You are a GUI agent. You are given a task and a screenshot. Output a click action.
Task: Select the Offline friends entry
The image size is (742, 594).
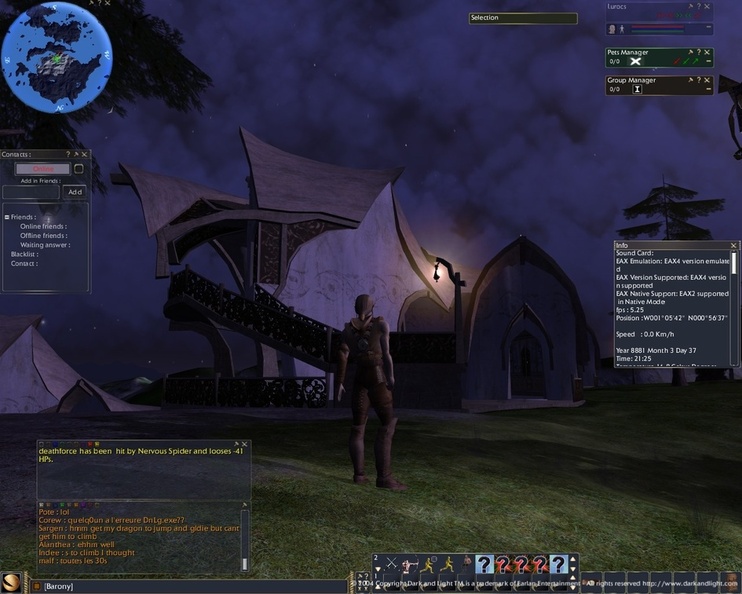click(x=43, y=235)
